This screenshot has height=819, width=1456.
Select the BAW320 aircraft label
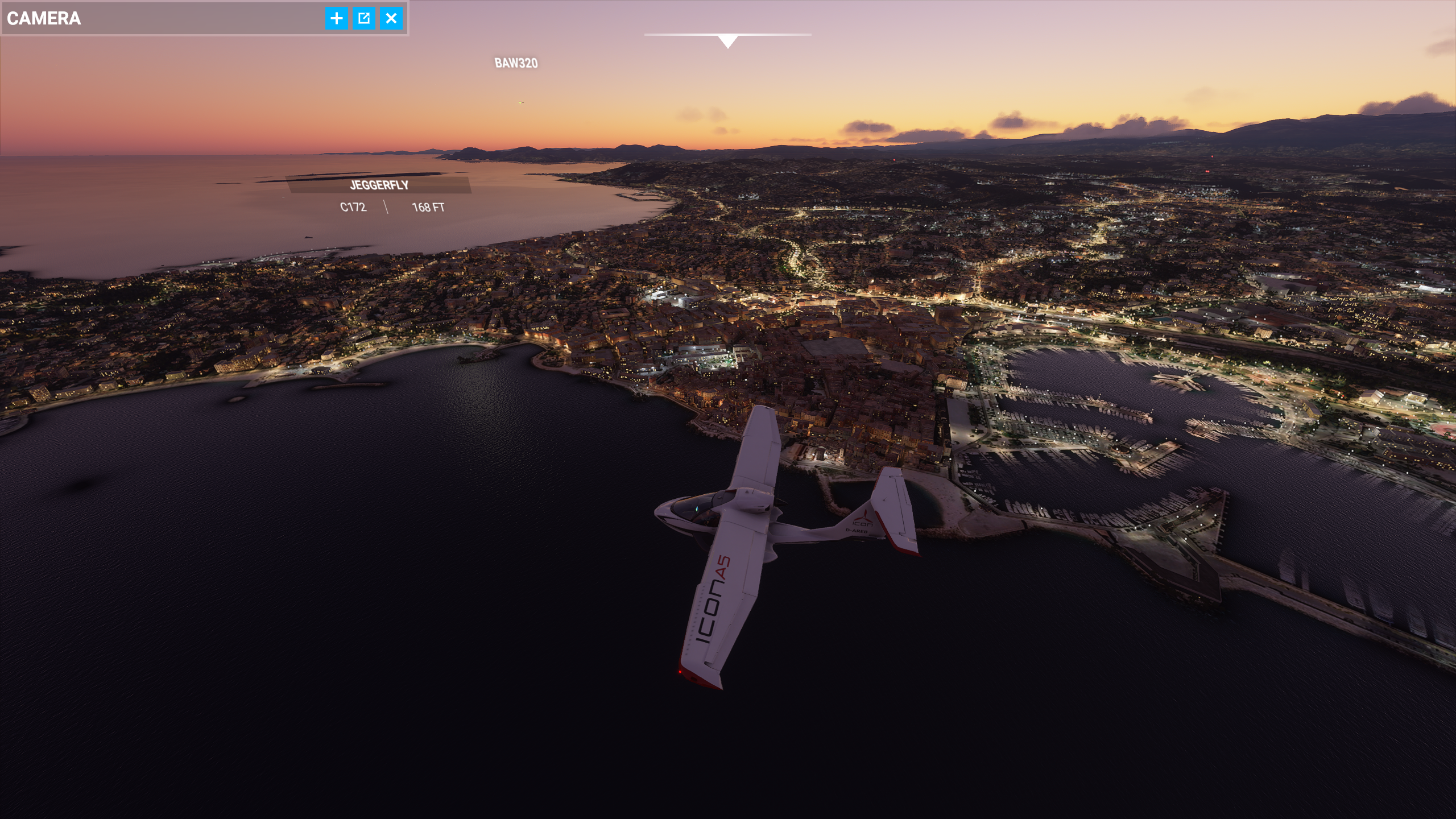pyautogui.click(x=516, y=63)
